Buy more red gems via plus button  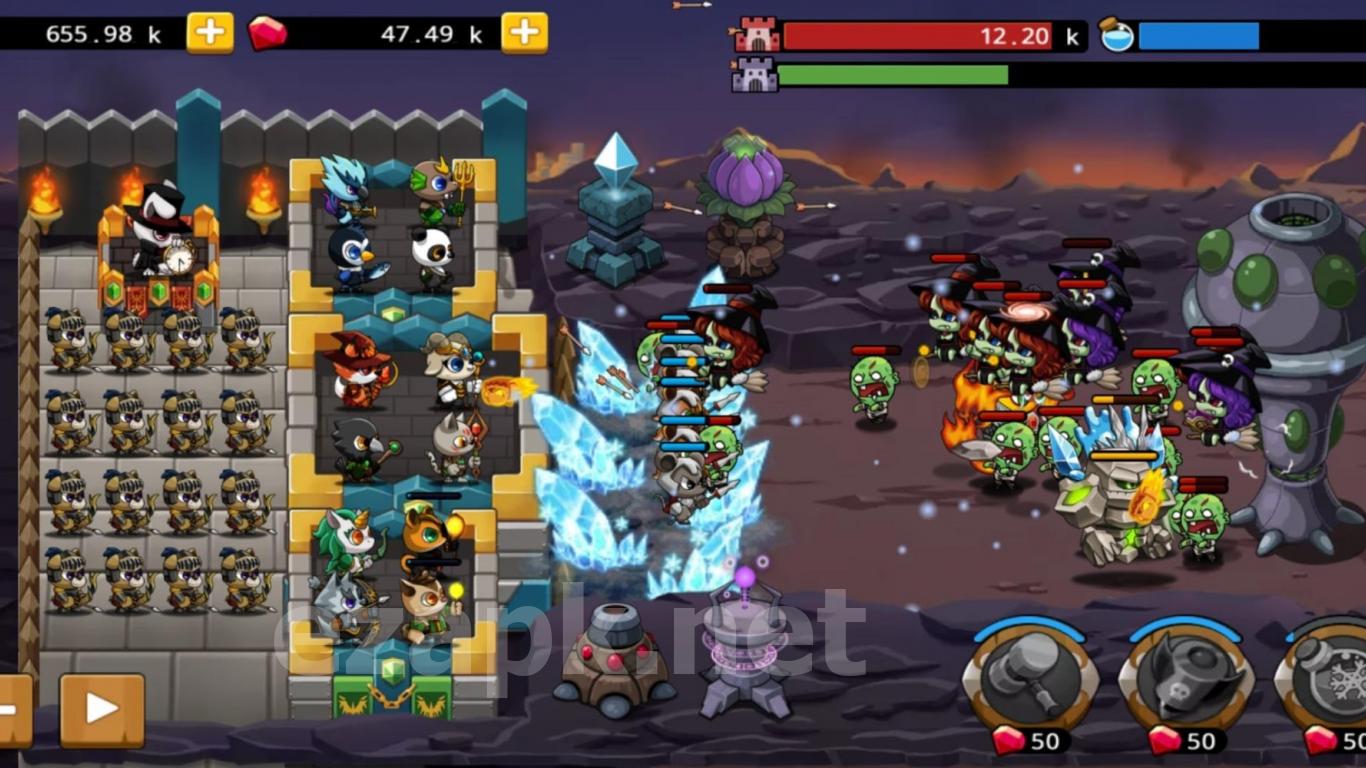(524, 33)
